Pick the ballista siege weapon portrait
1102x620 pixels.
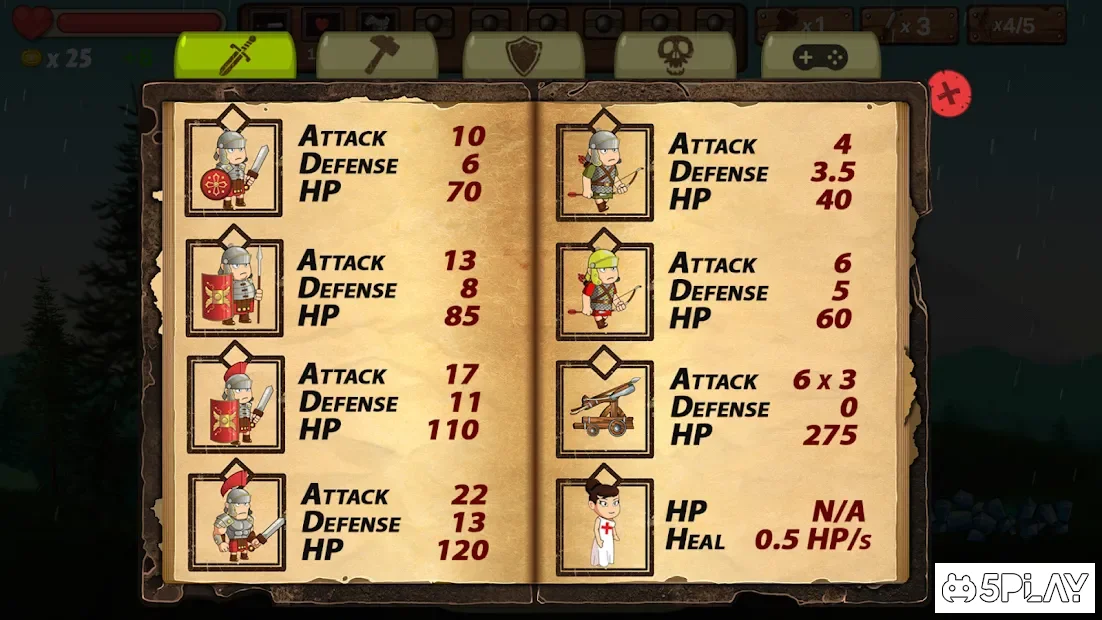[604, 409]
